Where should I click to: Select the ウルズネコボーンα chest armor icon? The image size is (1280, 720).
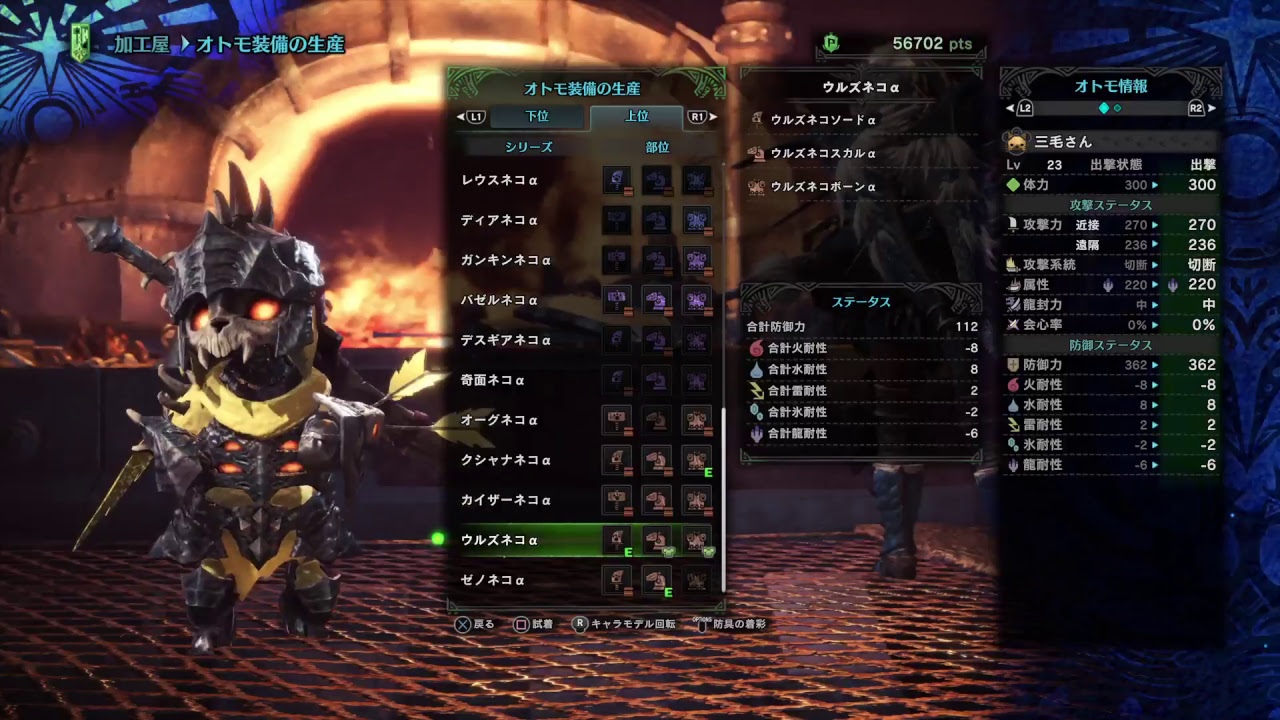pyautogui.click(x=757, y=186)
